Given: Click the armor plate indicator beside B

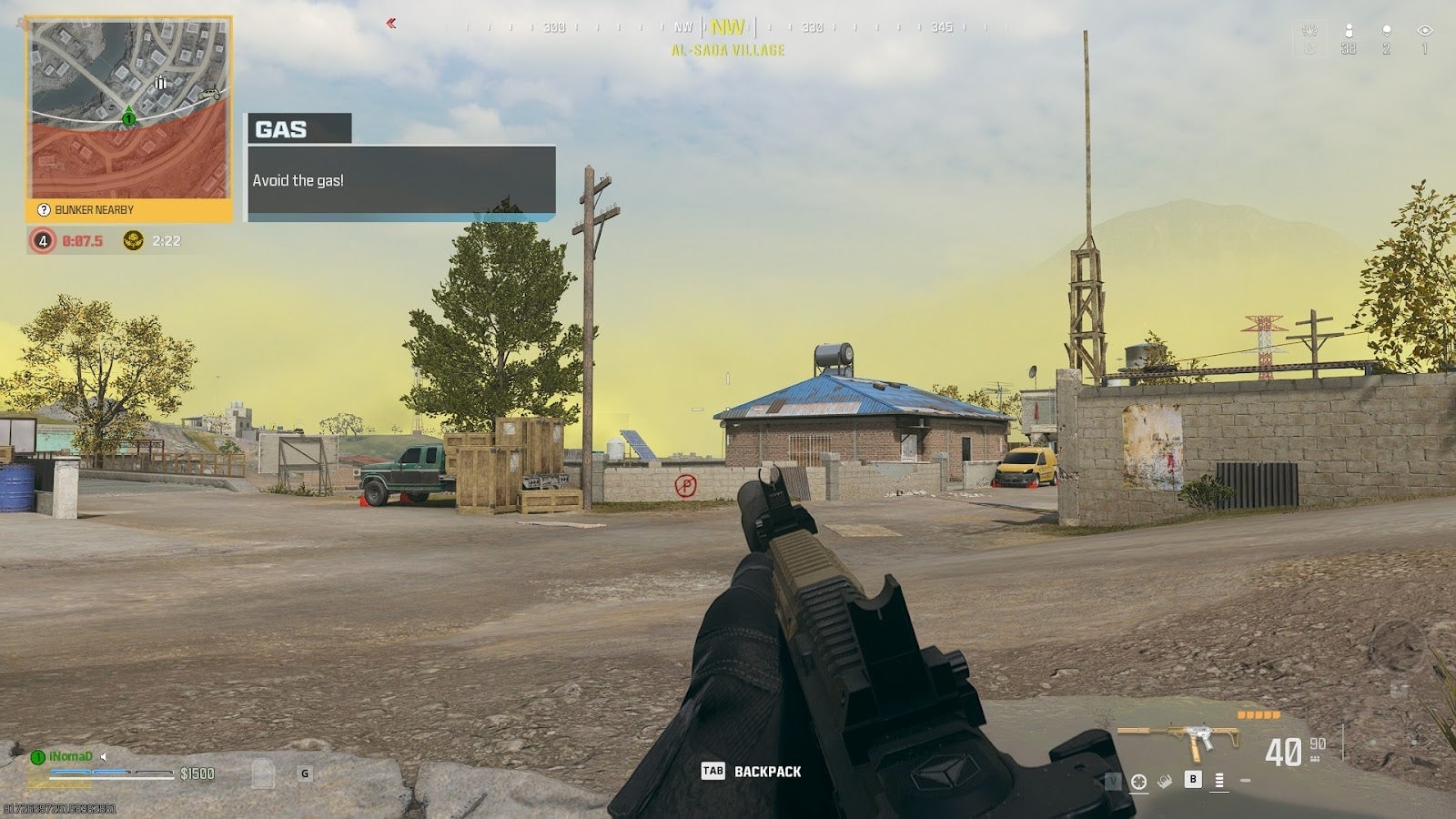Looking at the screenshot, I should [x=1218, y=780].
